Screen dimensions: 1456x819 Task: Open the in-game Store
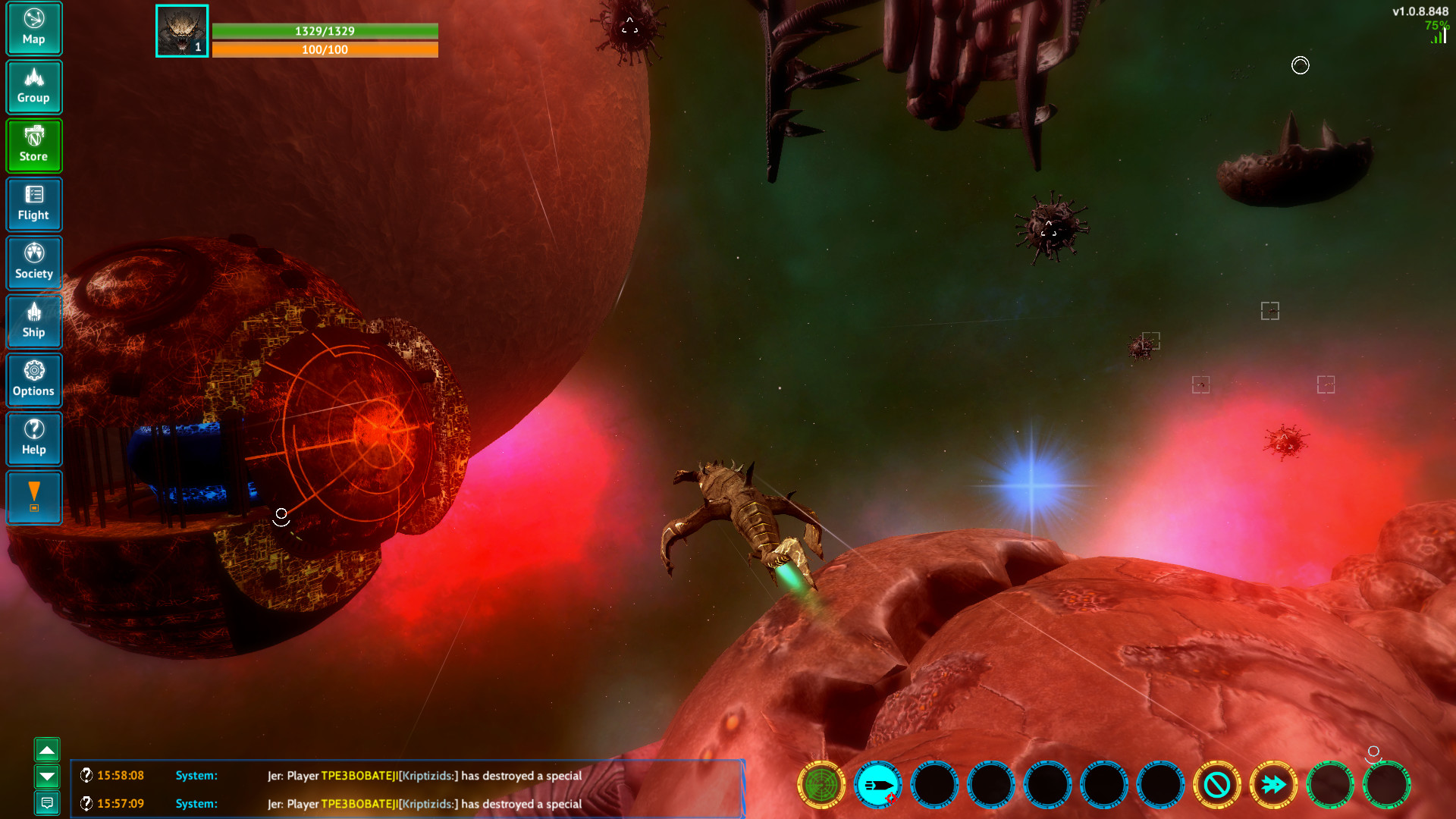33,145
